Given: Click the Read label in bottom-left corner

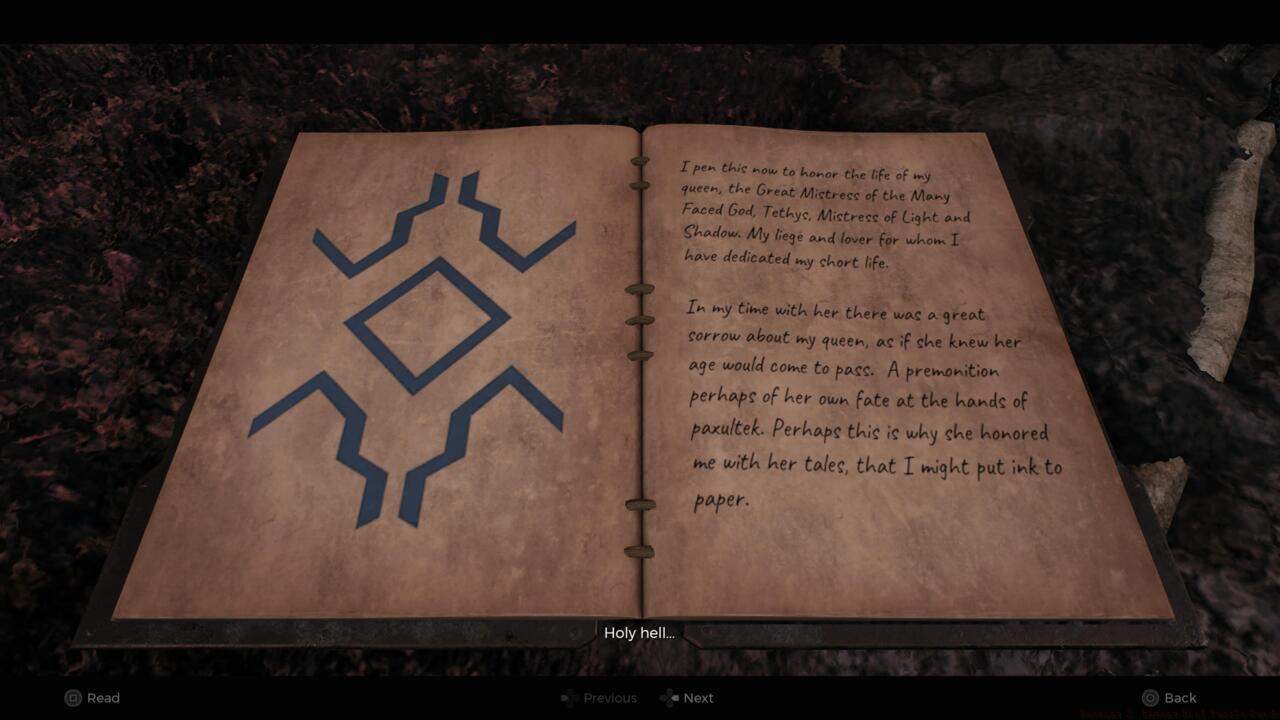Looking at the screenshot, I should tap(105, 698).
